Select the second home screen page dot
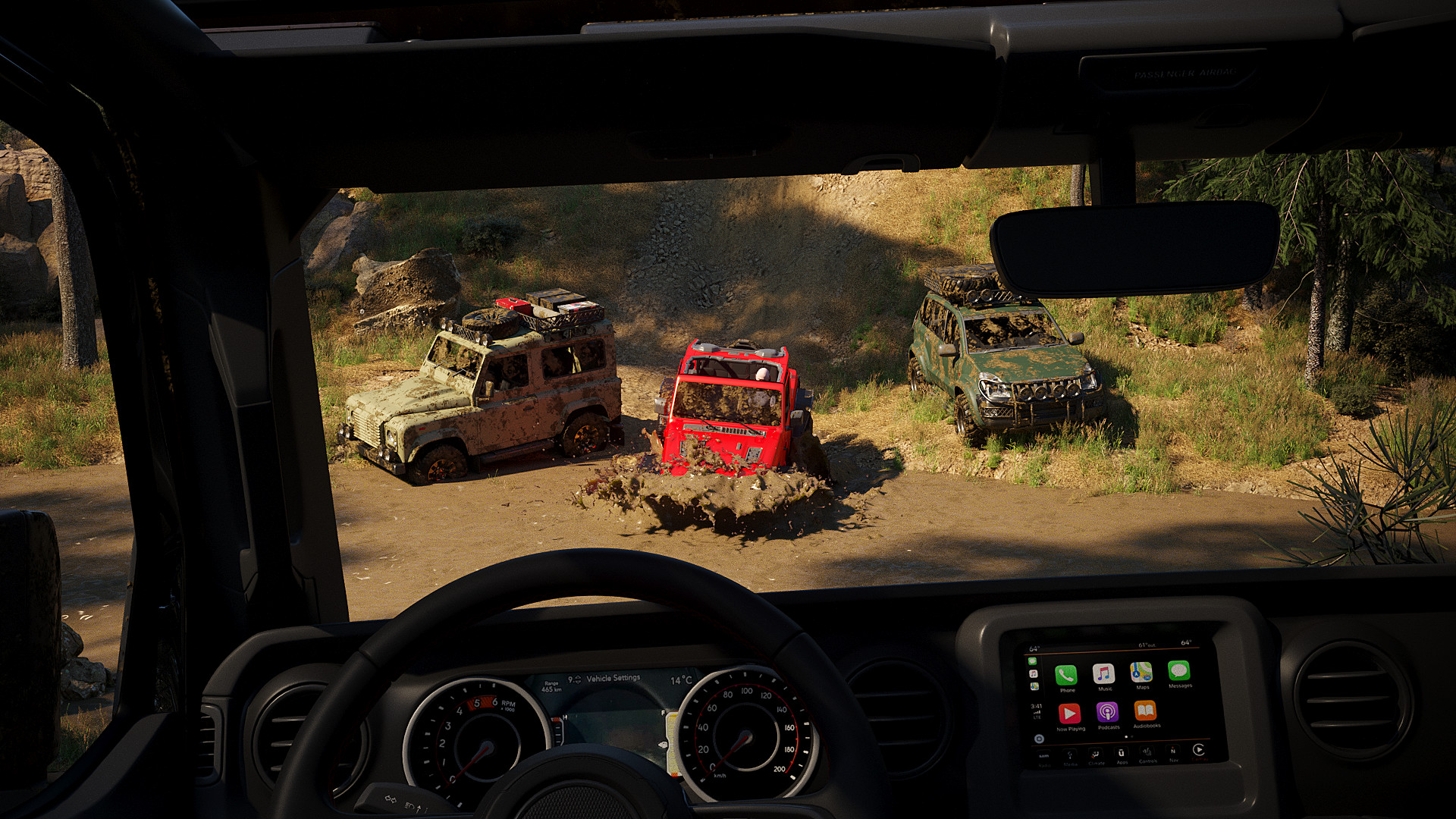Image resolution: width=1456 pixels, height=819 pixels. point(1131,737)
